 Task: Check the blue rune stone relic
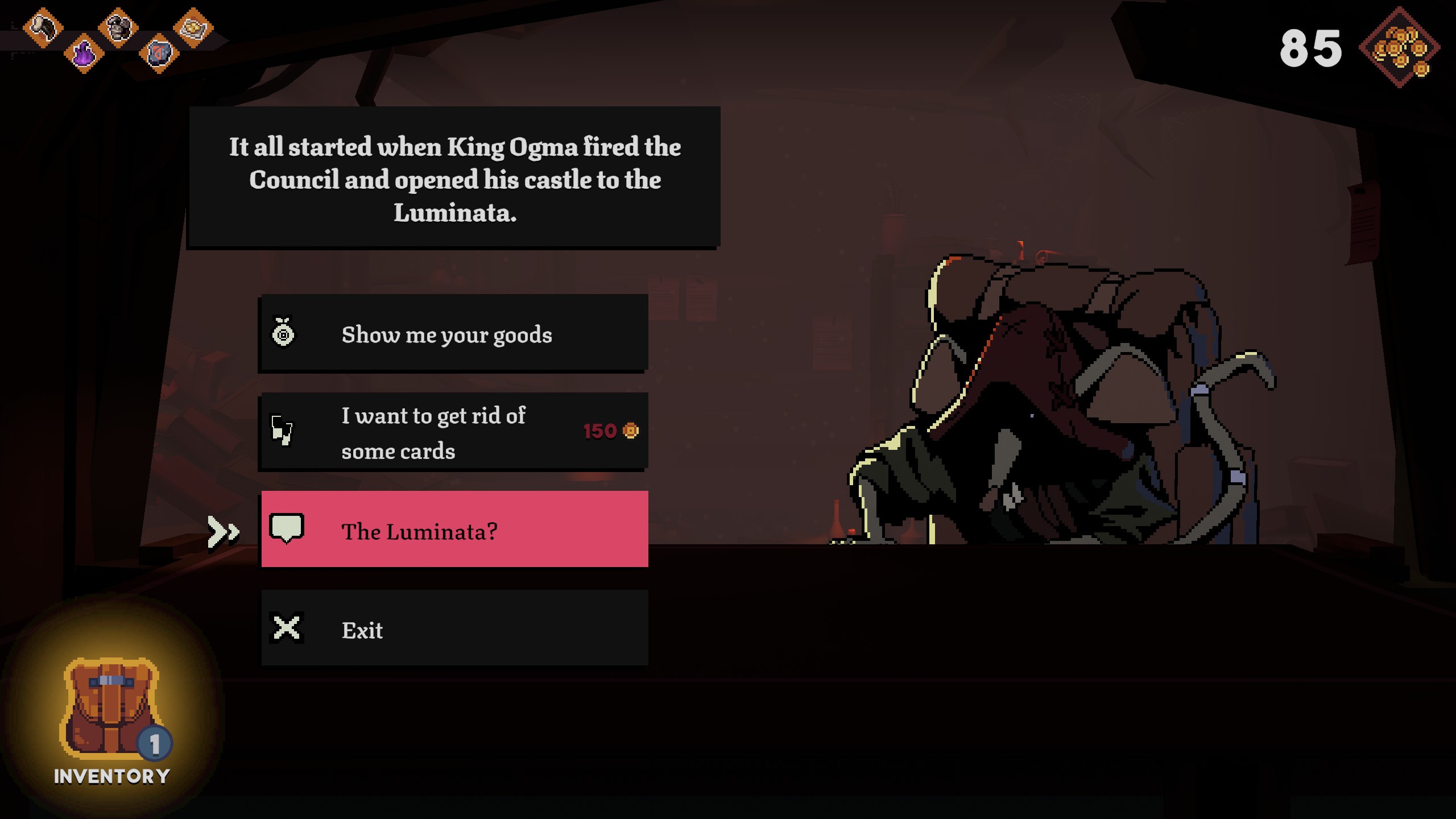pos(159,54)
